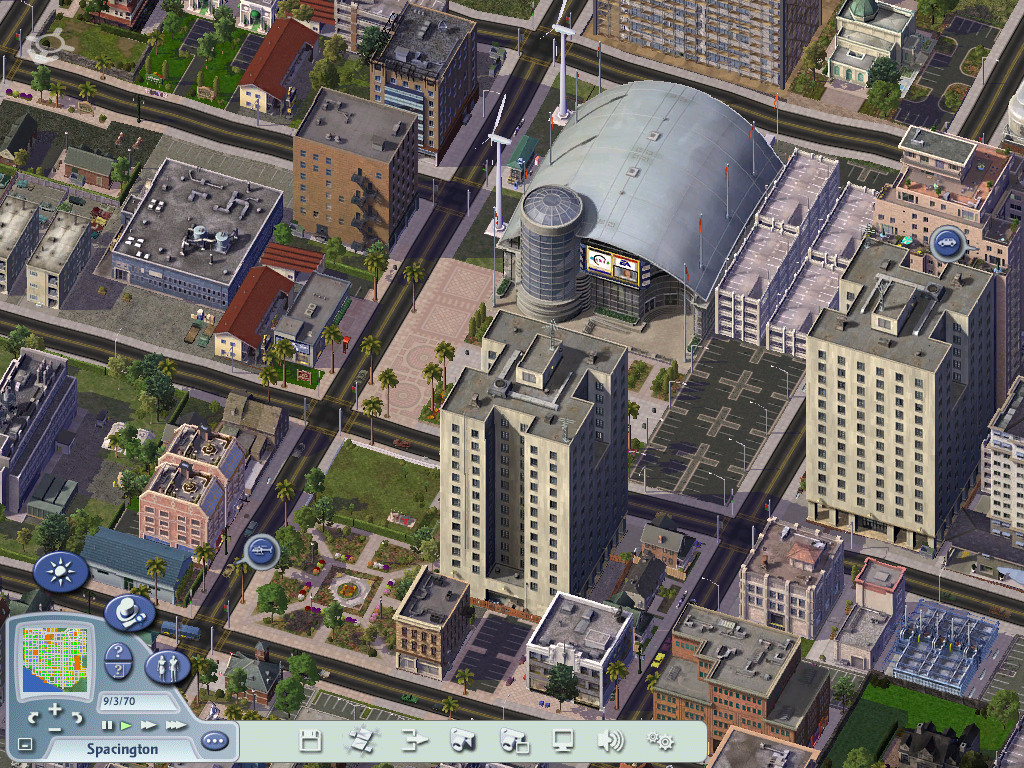Open My Sim Mode people button

point(167,667)
